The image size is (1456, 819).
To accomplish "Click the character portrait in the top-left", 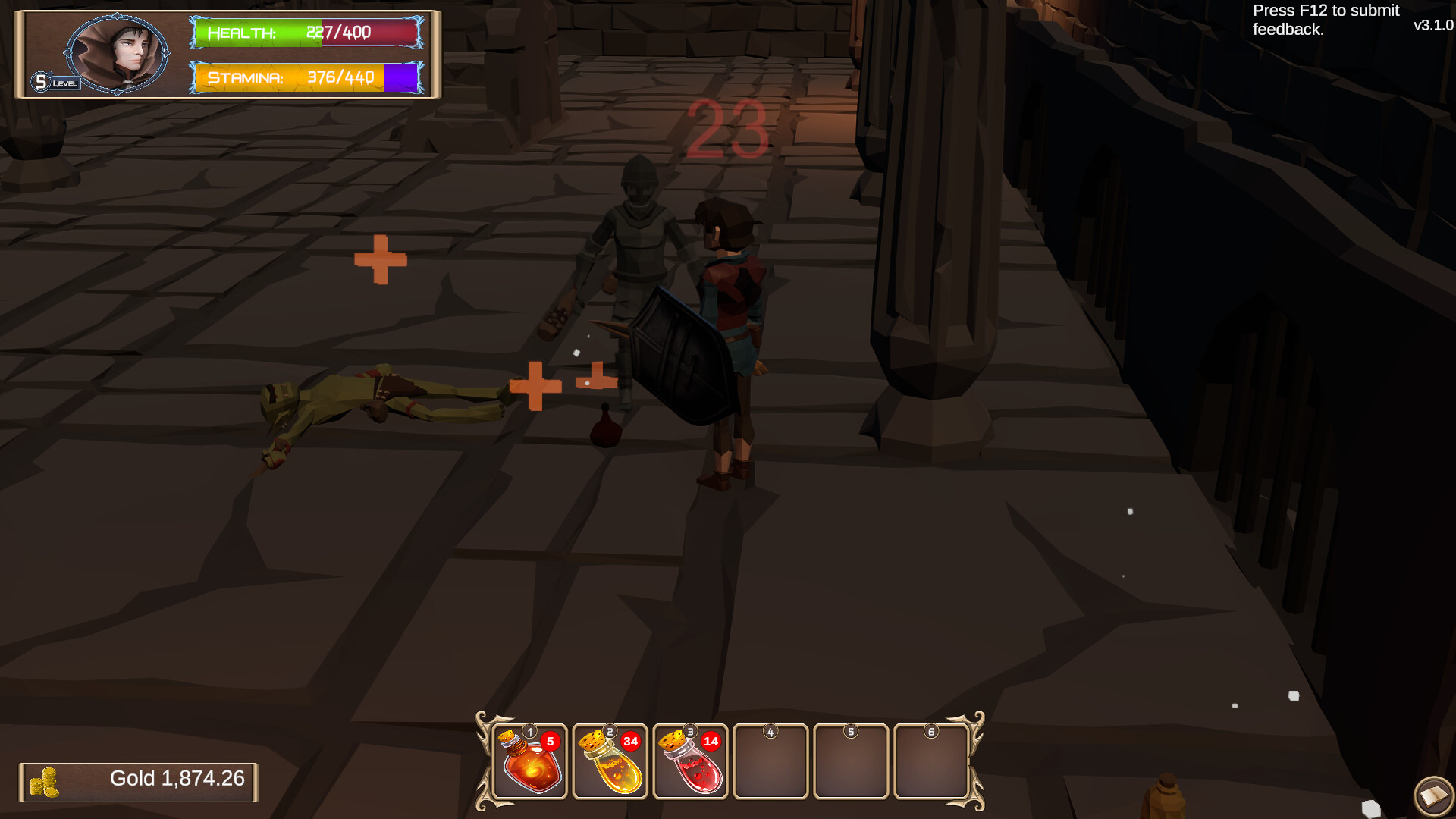I will (118, 53).
